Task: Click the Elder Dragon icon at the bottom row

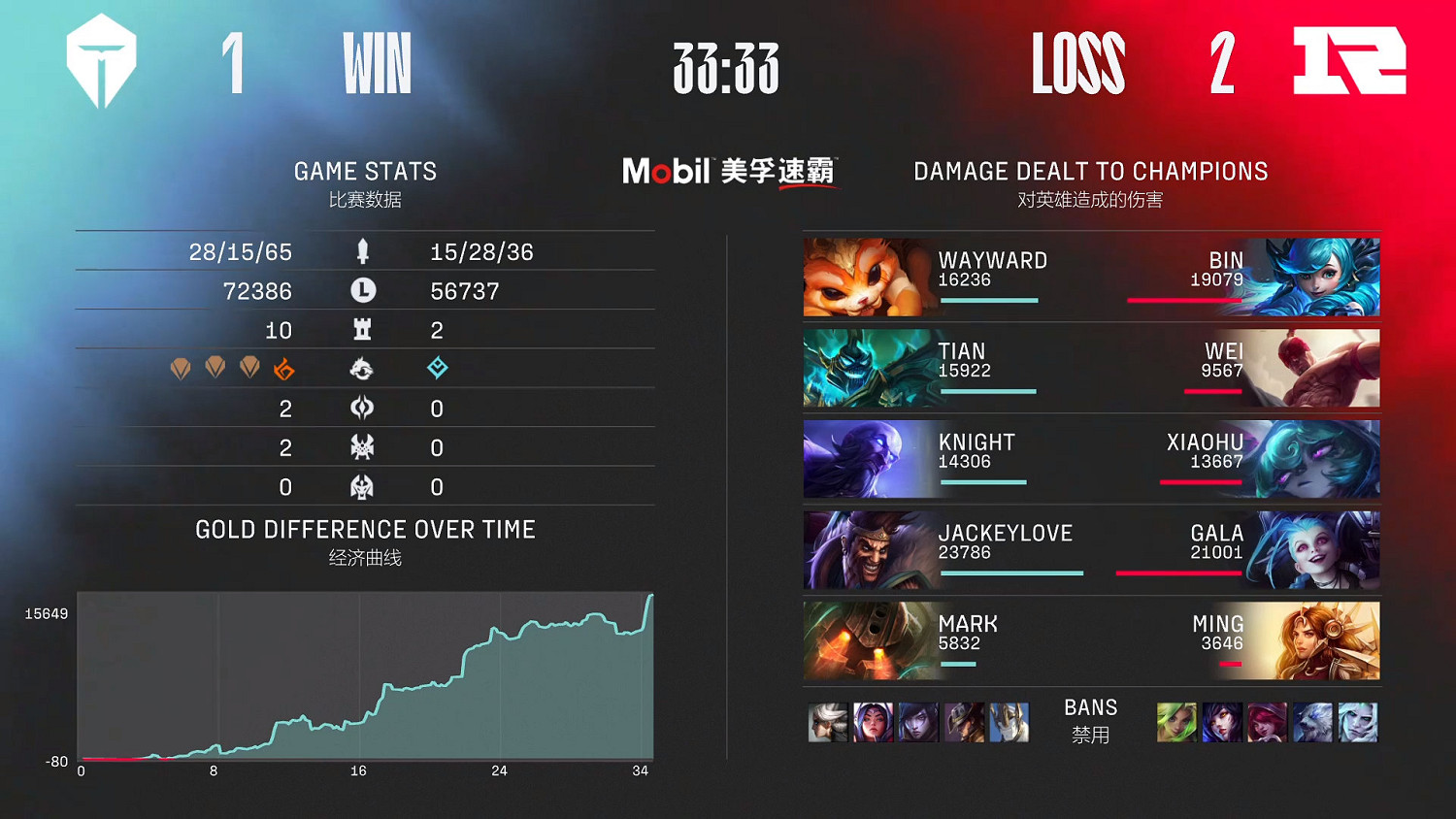Action: (x=362, y=486)
